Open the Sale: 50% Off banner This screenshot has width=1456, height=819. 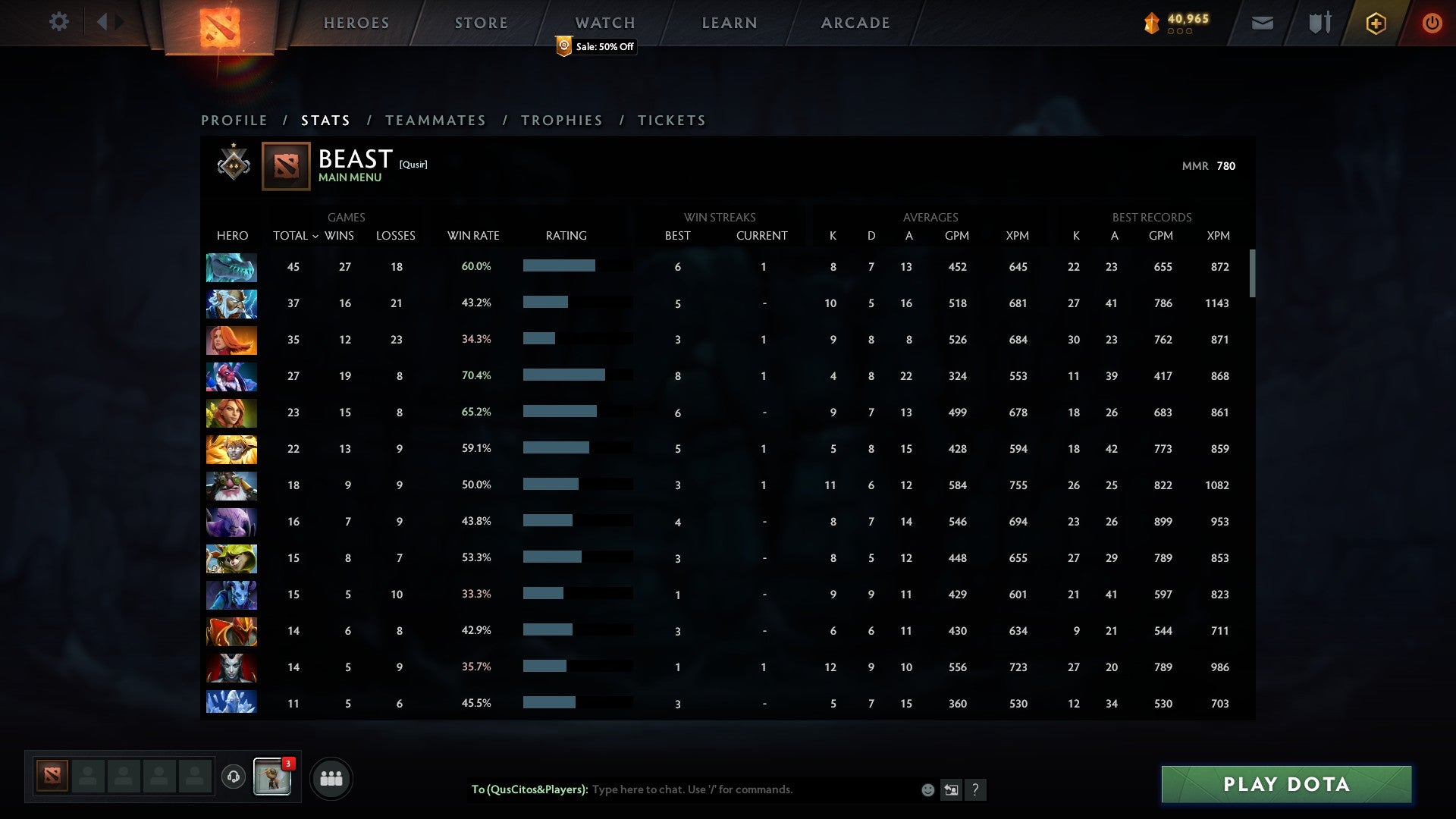pos(595,46)
